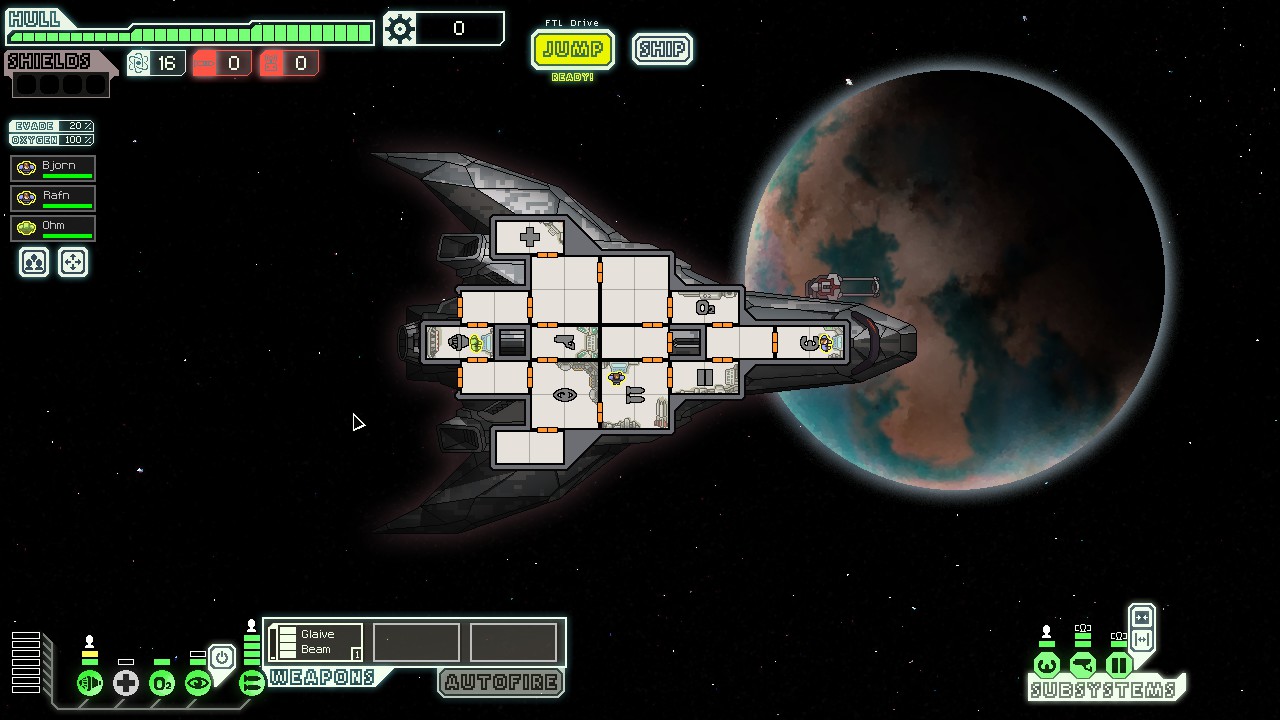This screenshot has width=1280, height=720.
Task: Click the save crew positions button
Action: pyautogui.click(x=34, y=262)
